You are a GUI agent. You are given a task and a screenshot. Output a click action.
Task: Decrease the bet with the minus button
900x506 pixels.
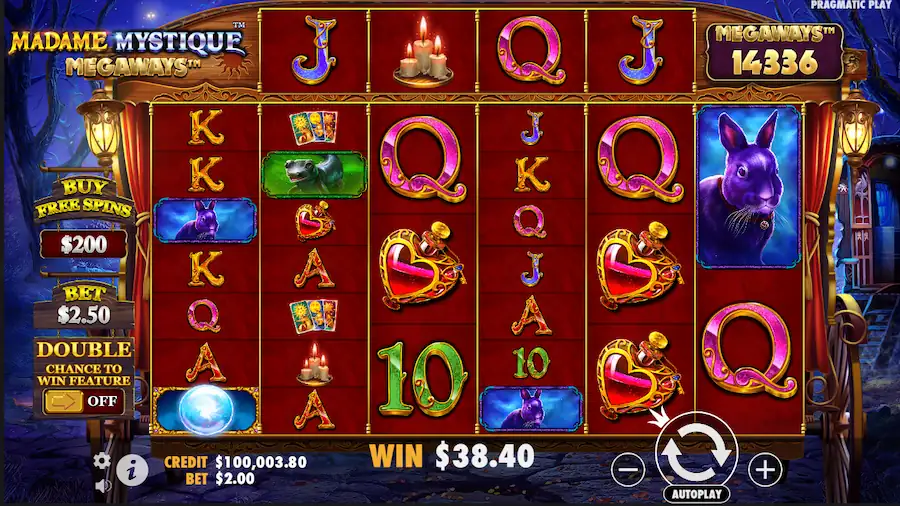[x=627, y=469]
